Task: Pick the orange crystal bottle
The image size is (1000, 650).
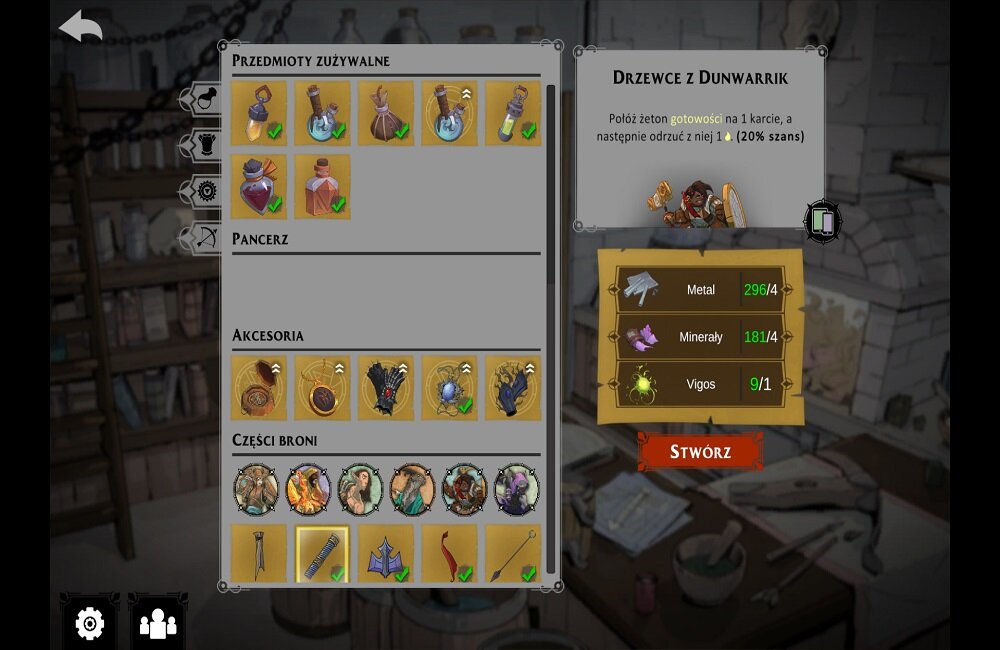Action: [x=322, y=186]
